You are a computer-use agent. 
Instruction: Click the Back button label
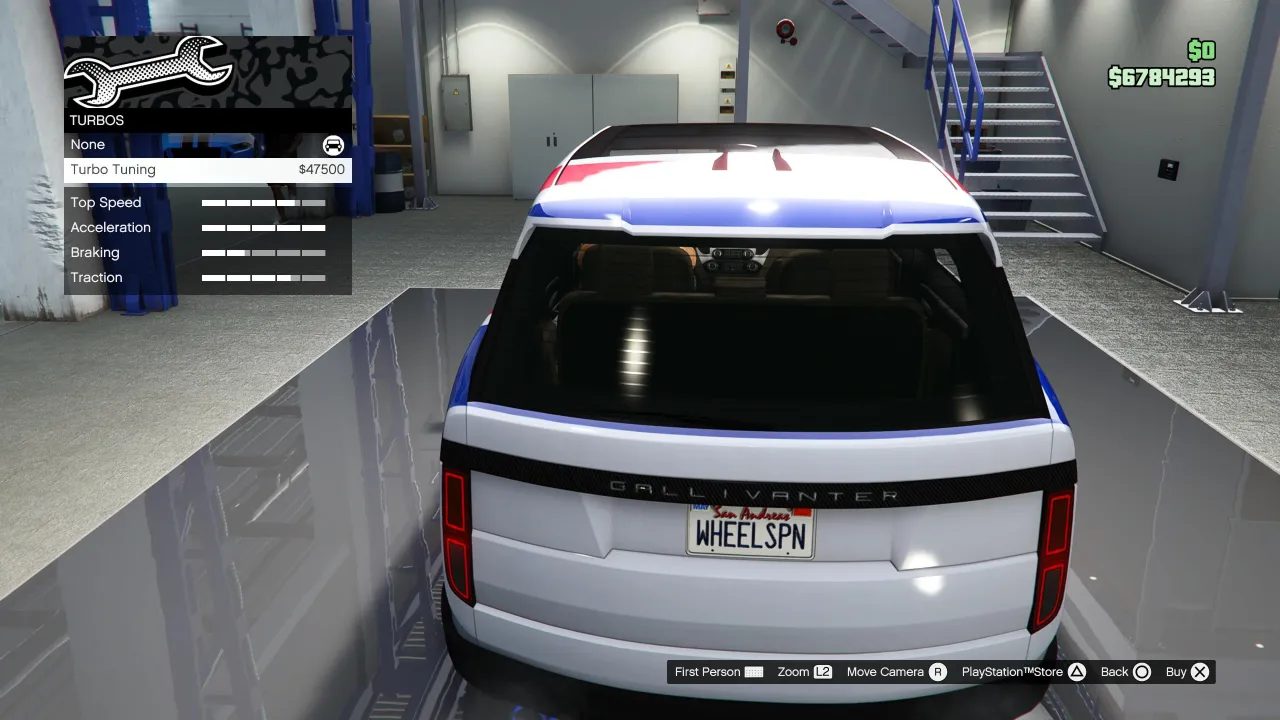point(1112,672)
